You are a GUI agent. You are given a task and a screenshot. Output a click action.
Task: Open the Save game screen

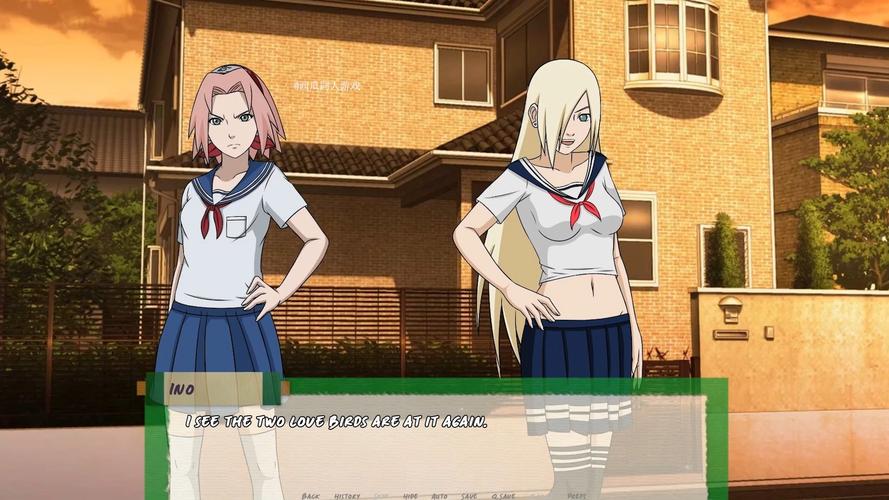pyautogui.click(x=470, y=495)
